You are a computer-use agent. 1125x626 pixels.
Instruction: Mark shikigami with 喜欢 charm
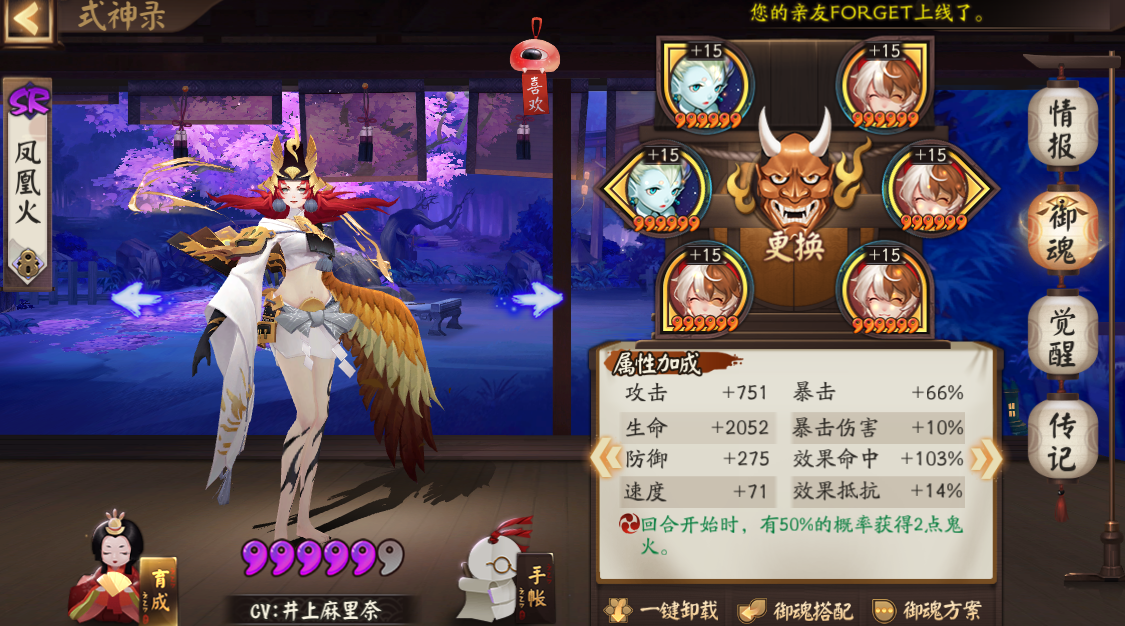pos(535,78)
